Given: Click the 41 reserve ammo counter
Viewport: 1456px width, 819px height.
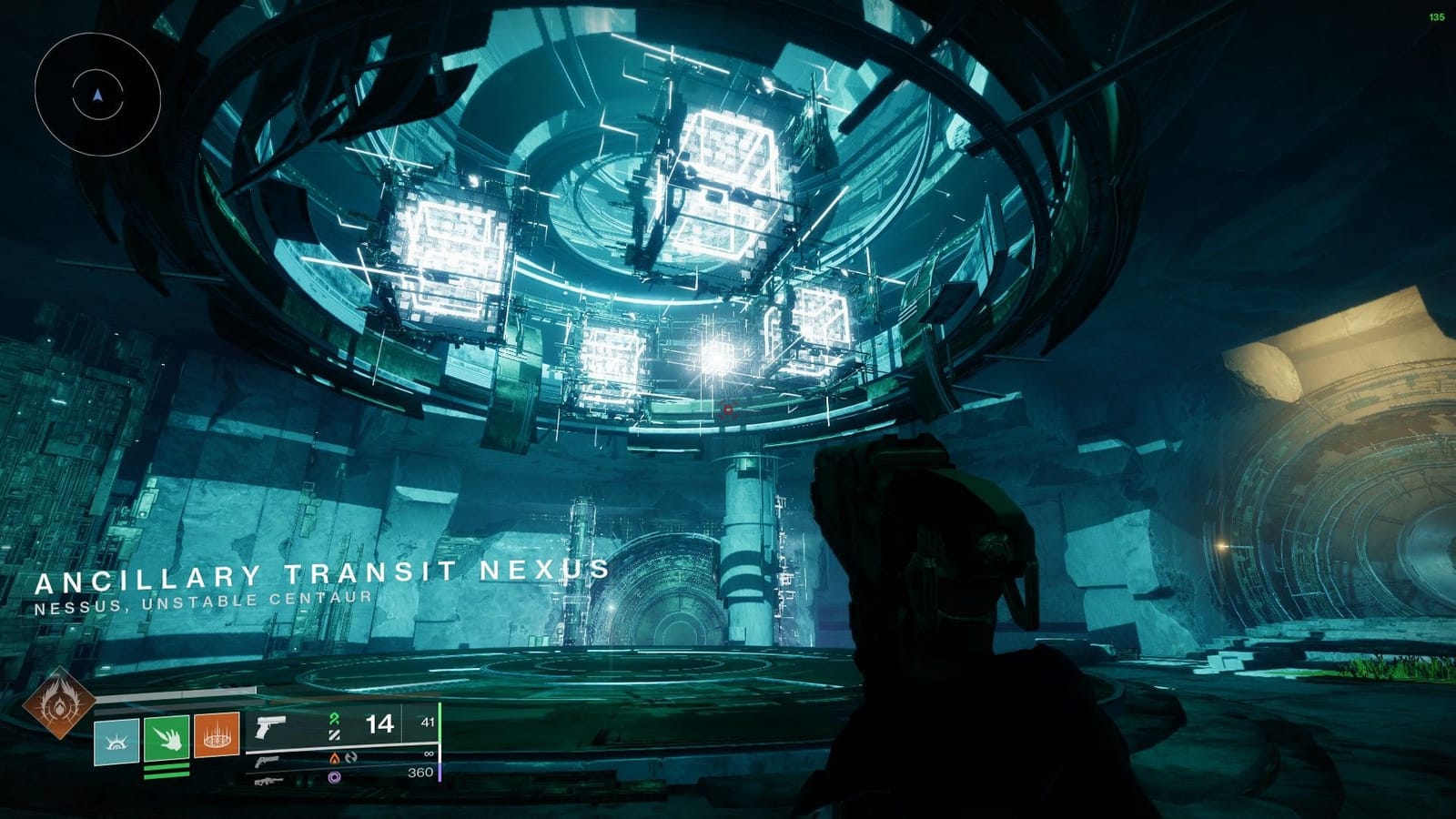Looking at the screenshot, I should point(427,723).
